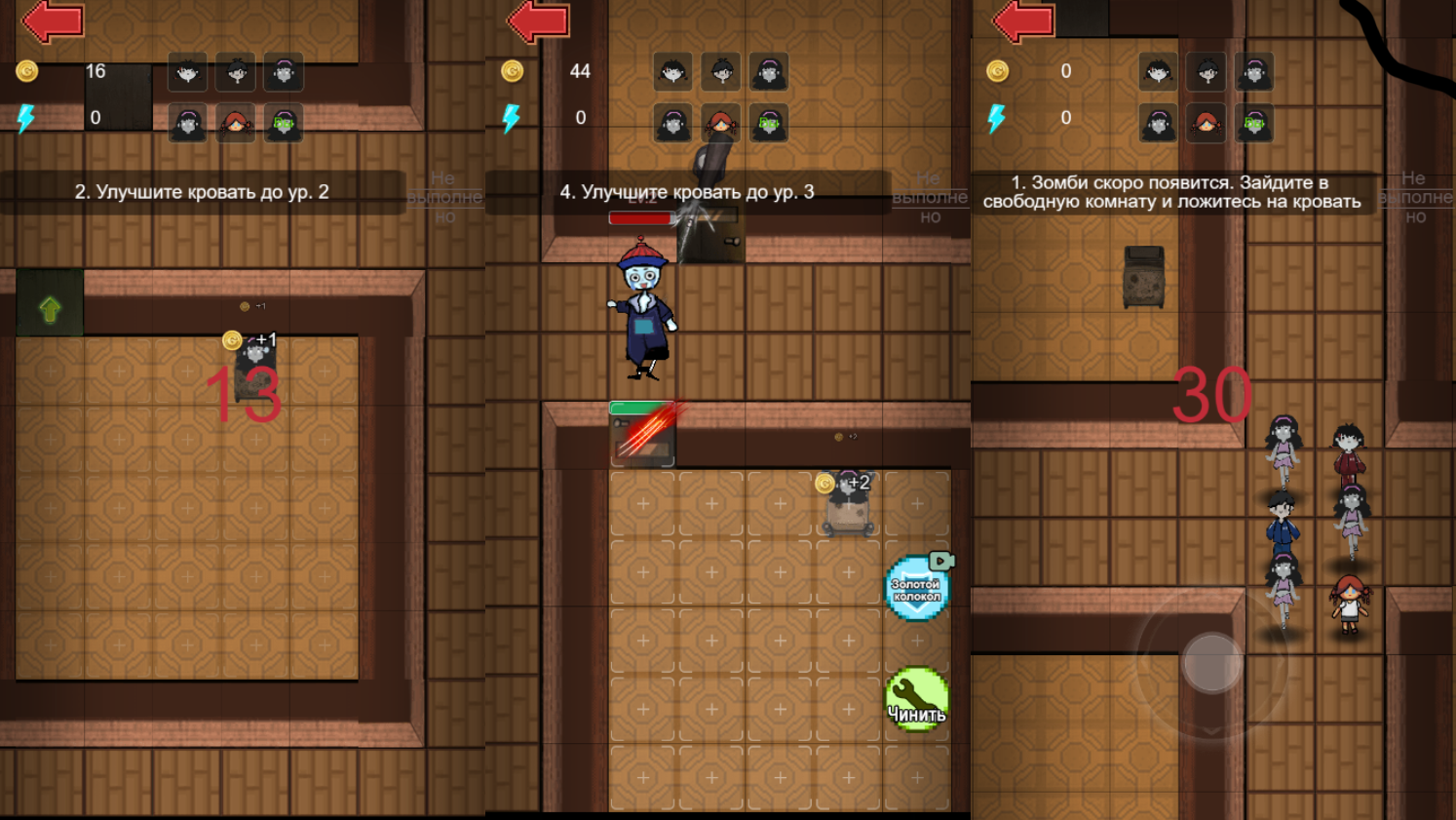Tap the video-ad camera icon on Золотой колокол
The height and width of the screenshot is (820, 1456).
click(941, 562)
